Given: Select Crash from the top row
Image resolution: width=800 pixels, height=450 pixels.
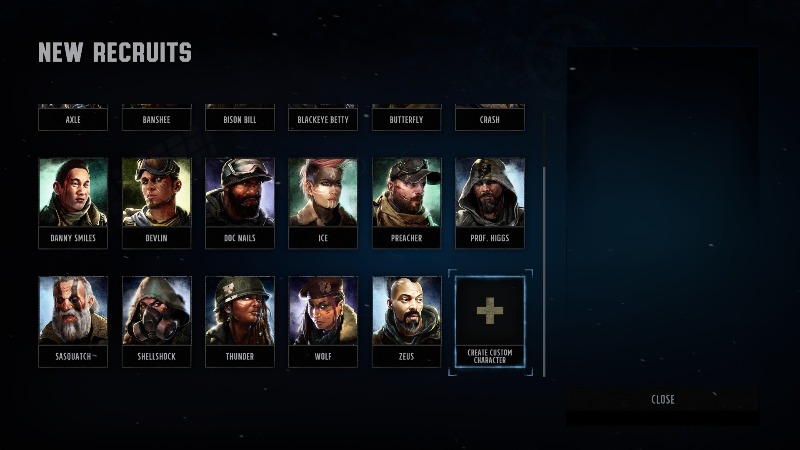Looking at the screenshot, I should 490,119.
